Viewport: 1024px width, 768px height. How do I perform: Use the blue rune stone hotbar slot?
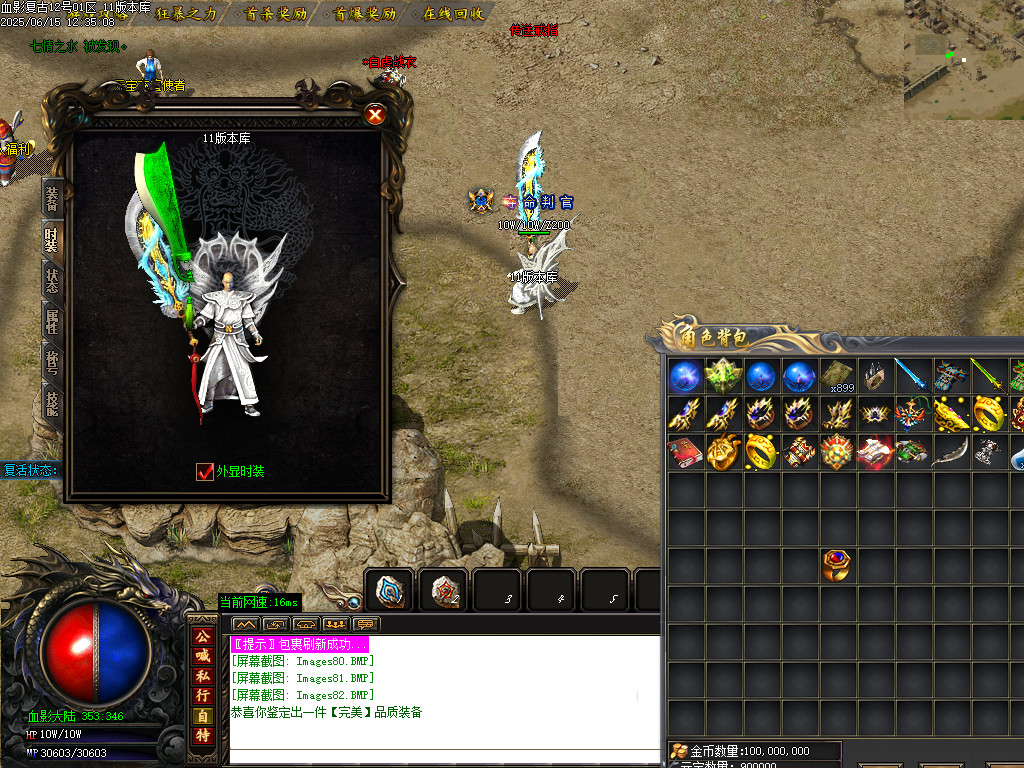[389, 591]
